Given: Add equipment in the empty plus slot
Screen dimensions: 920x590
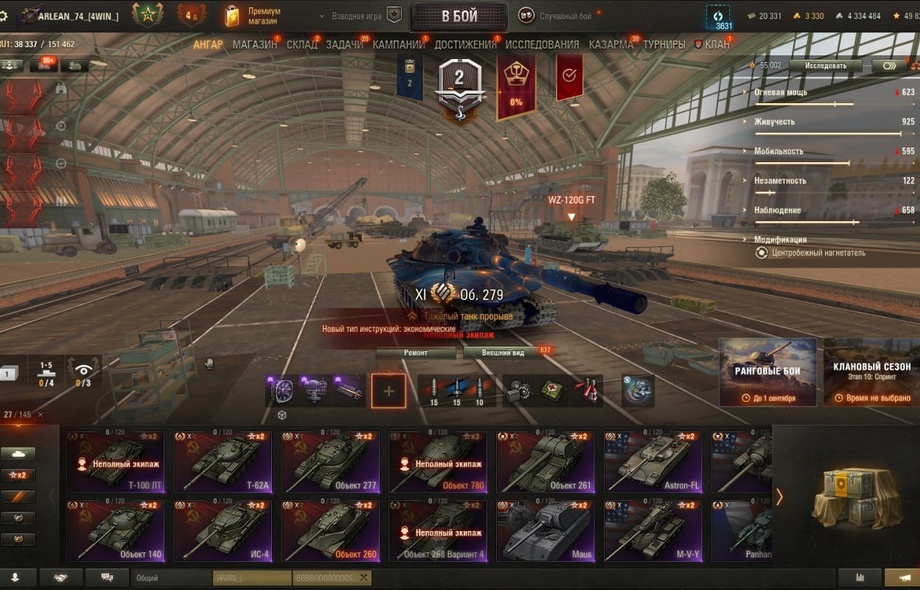Looking at the screenshot, I should pyautogui.click(x=389, y=391).
